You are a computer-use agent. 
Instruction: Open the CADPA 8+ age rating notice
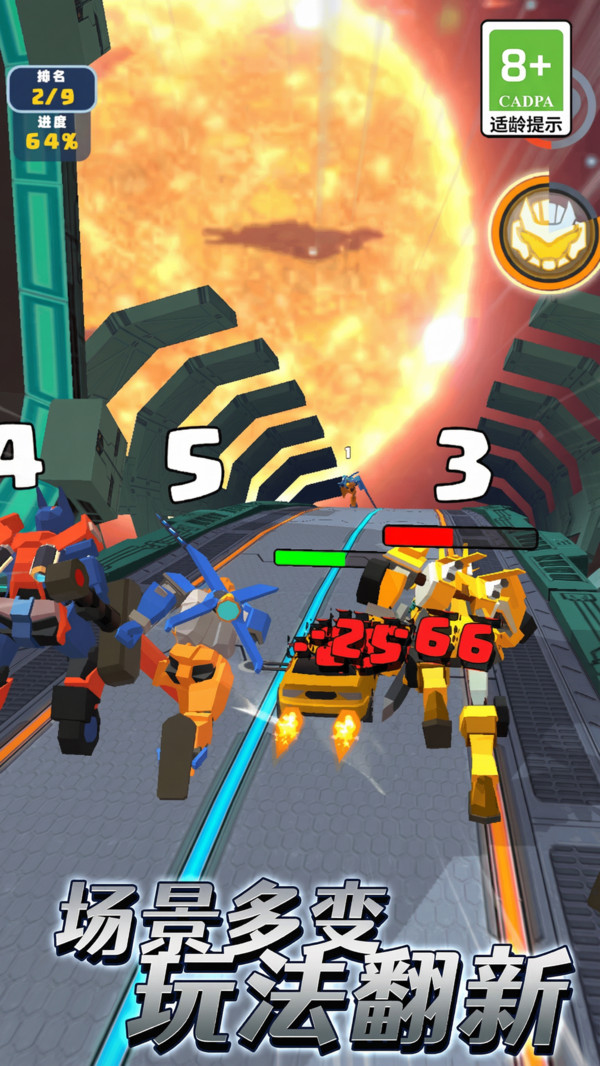click(526, 78)
